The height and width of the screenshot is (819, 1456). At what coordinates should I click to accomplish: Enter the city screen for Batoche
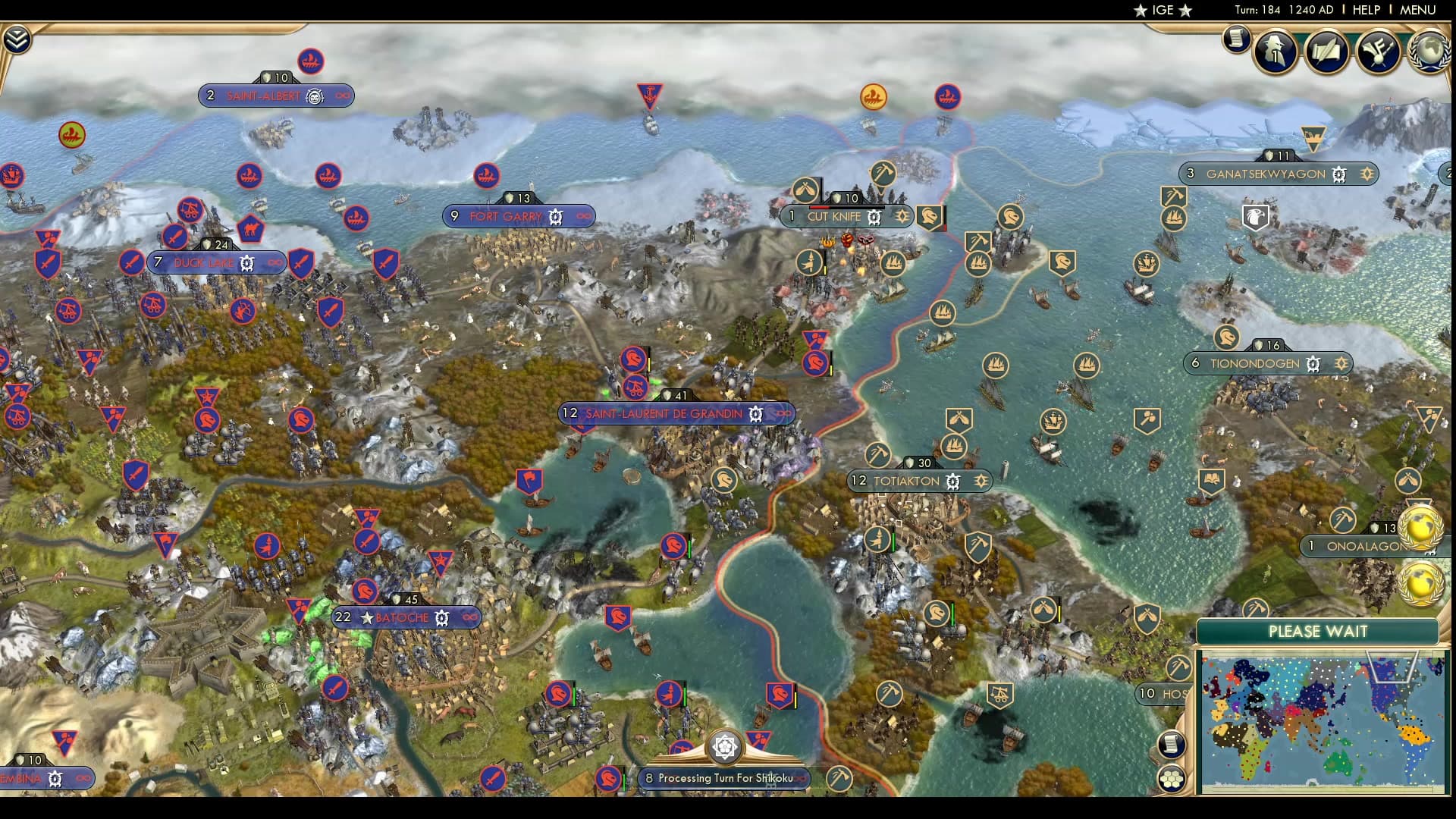(400, 617)
